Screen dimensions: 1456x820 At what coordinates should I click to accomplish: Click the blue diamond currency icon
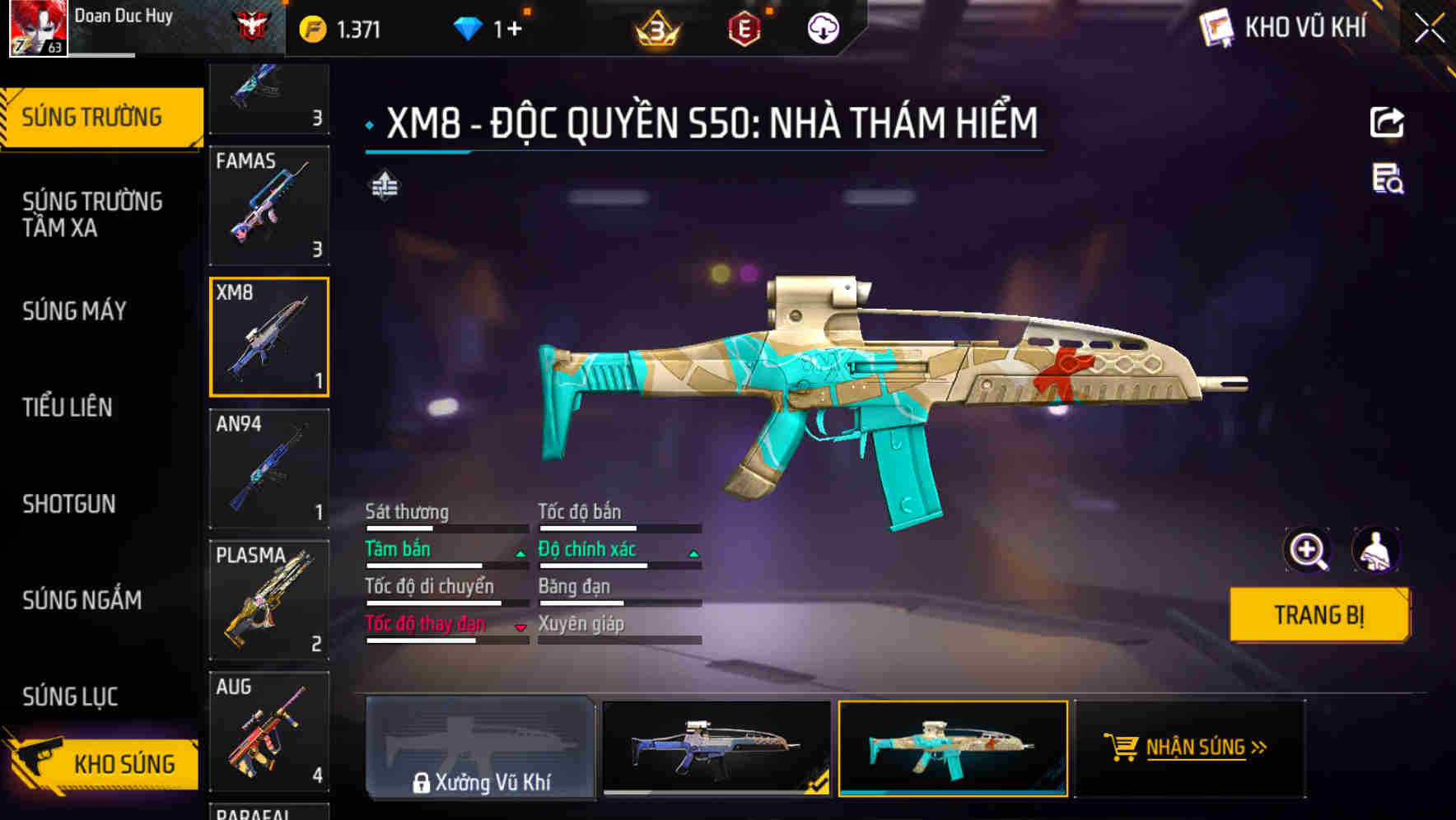pos(469,27)
